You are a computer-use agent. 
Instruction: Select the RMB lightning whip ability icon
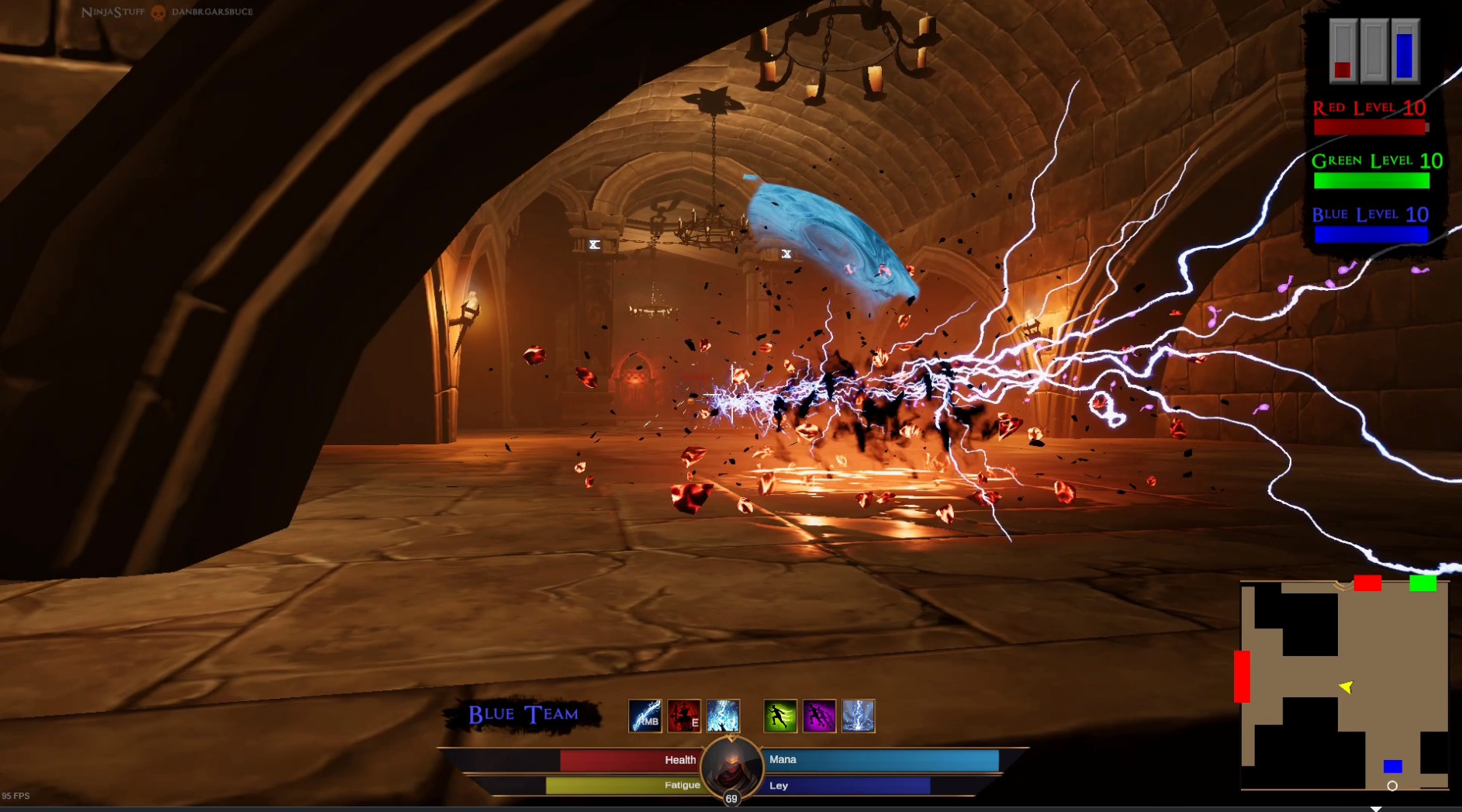click(x=645, y=715)
